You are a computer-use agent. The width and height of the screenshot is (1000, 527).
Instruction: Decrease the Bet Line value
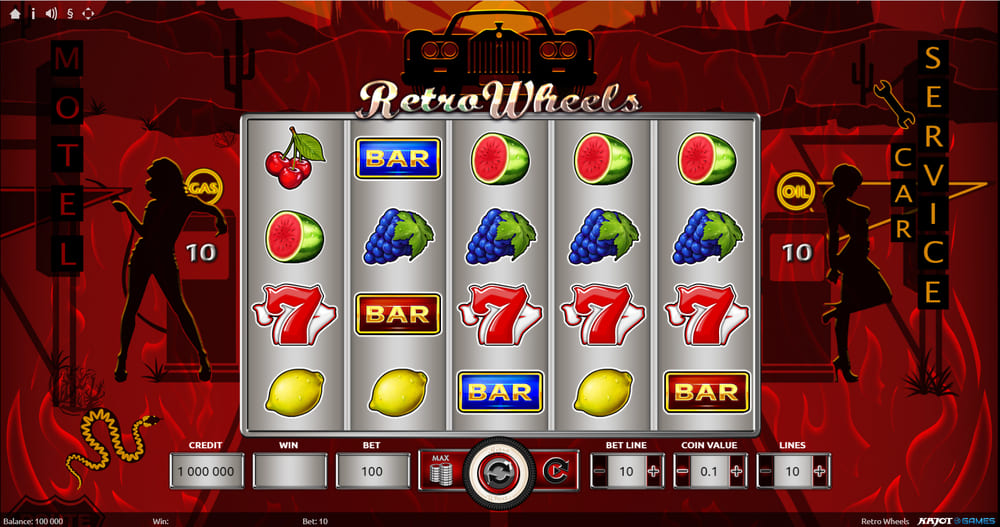tap(600, 470)
